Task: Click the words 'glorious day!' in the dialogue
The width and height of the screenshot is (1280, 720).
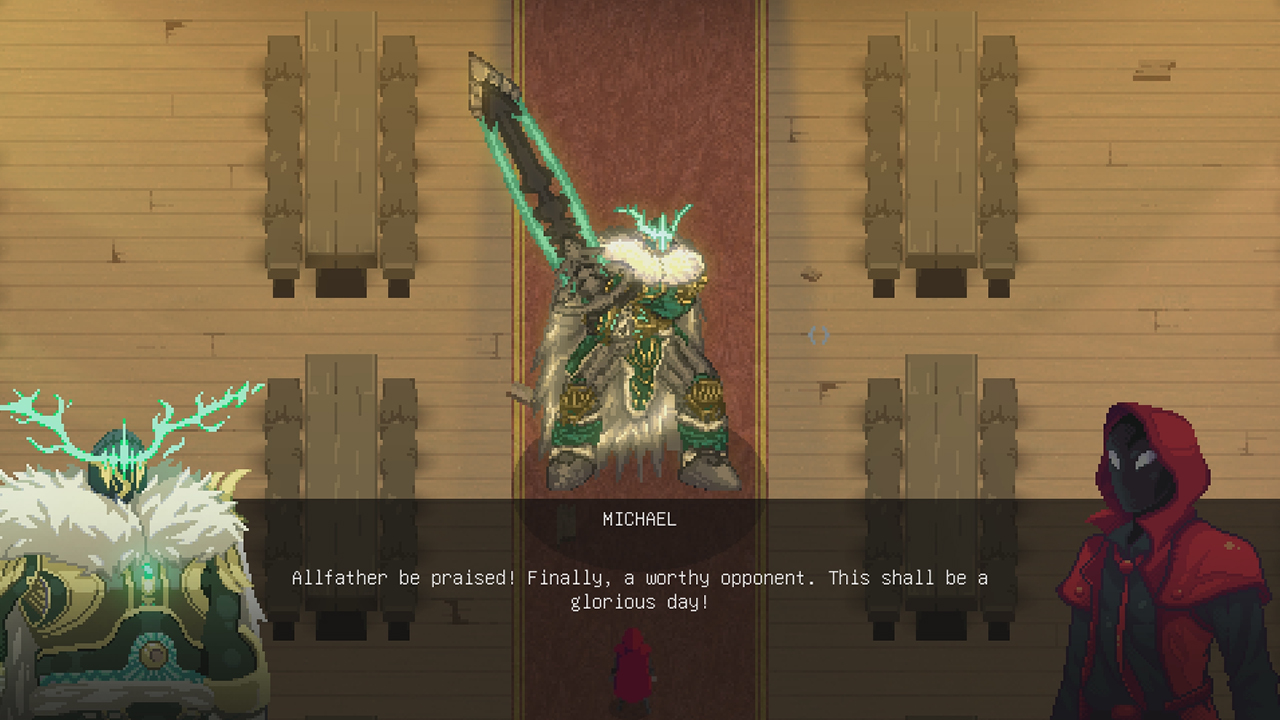Action: pos(640,600)
